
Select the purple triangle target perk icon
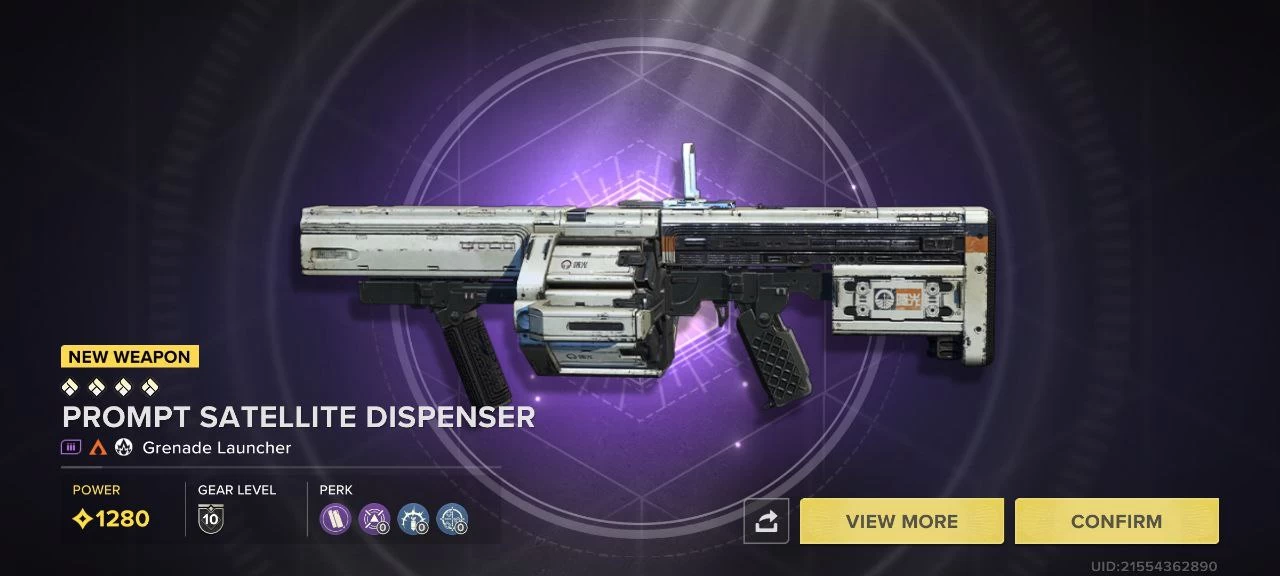tap(374, 518)
